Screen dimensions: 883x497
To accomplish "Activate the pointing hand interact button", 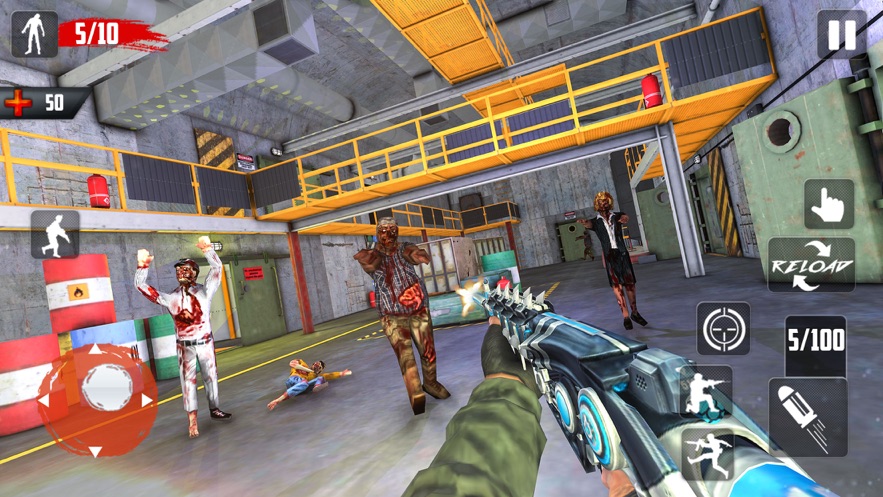I will [829, 205].
